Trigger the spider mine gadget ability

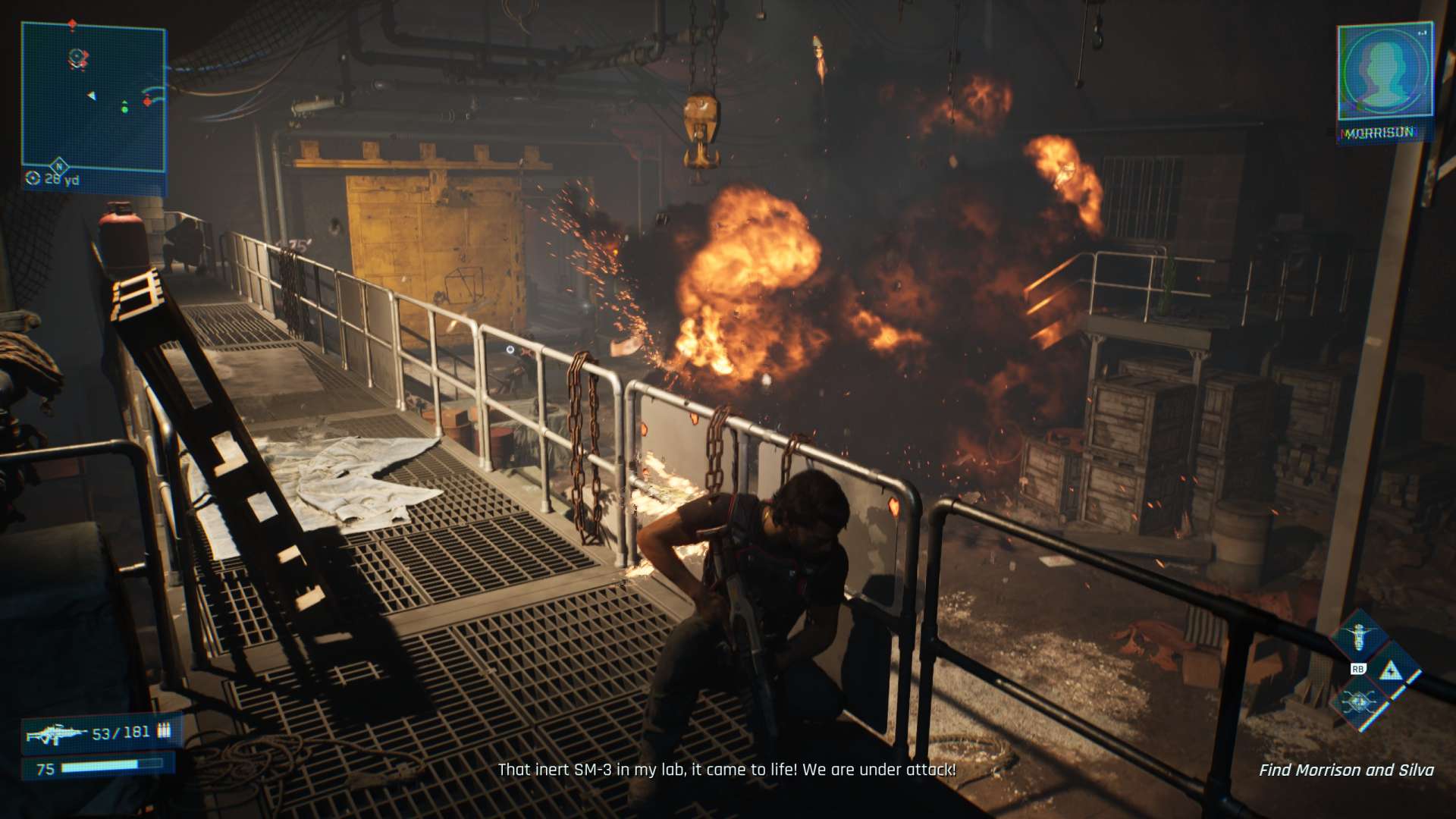tap(1359, 703)
